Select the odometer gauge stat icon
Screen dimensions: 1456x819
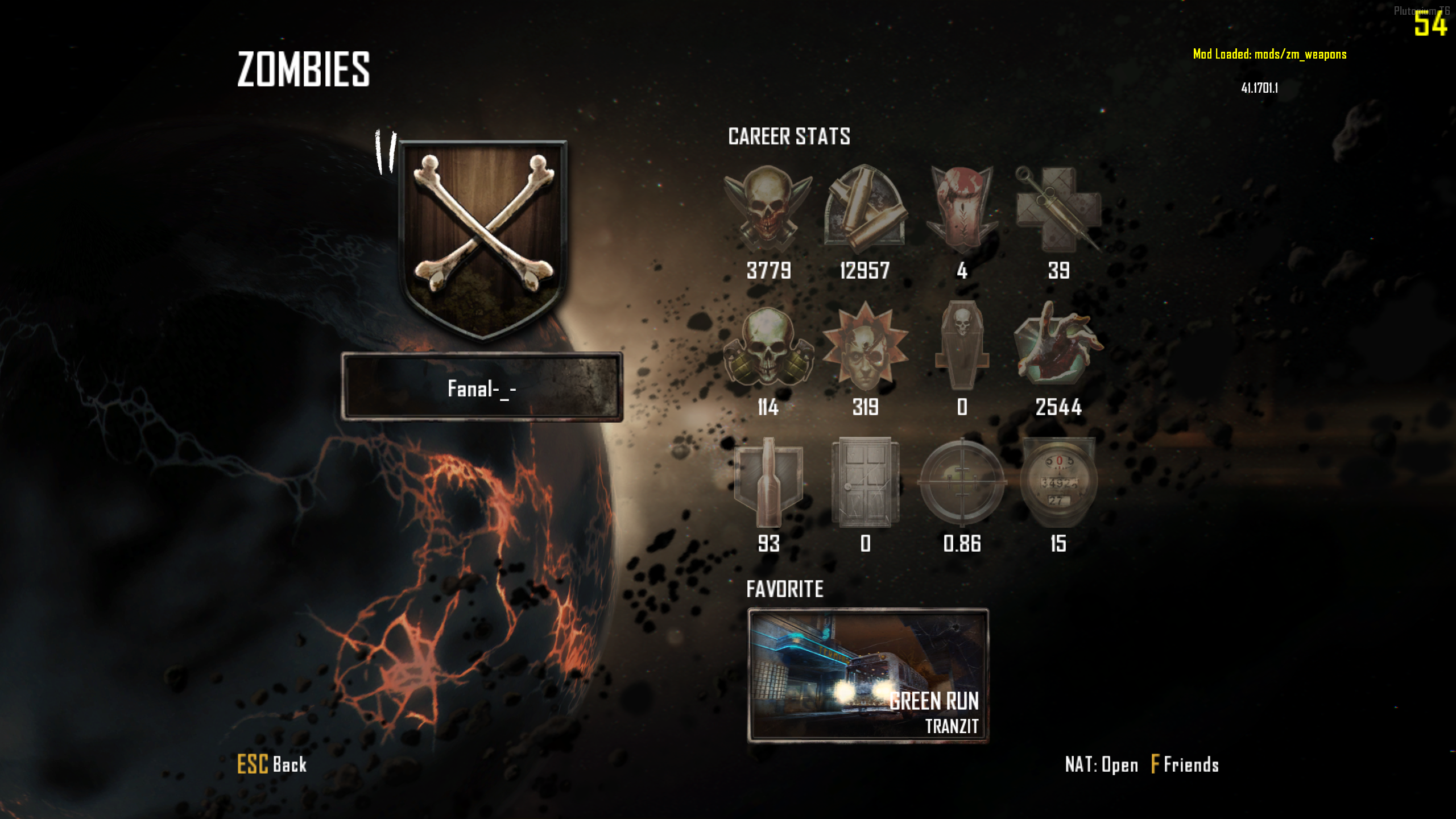point(1058,482)
